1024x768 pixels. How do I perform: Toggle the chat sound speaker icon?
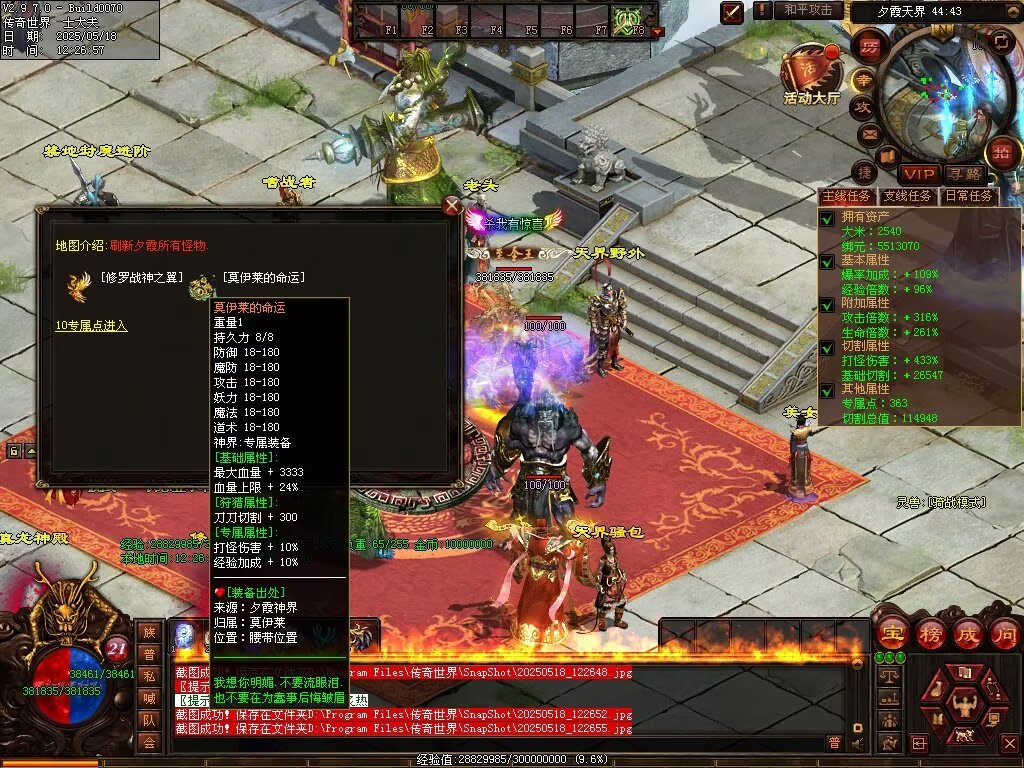pyautogui.click(x=857, y=743)
